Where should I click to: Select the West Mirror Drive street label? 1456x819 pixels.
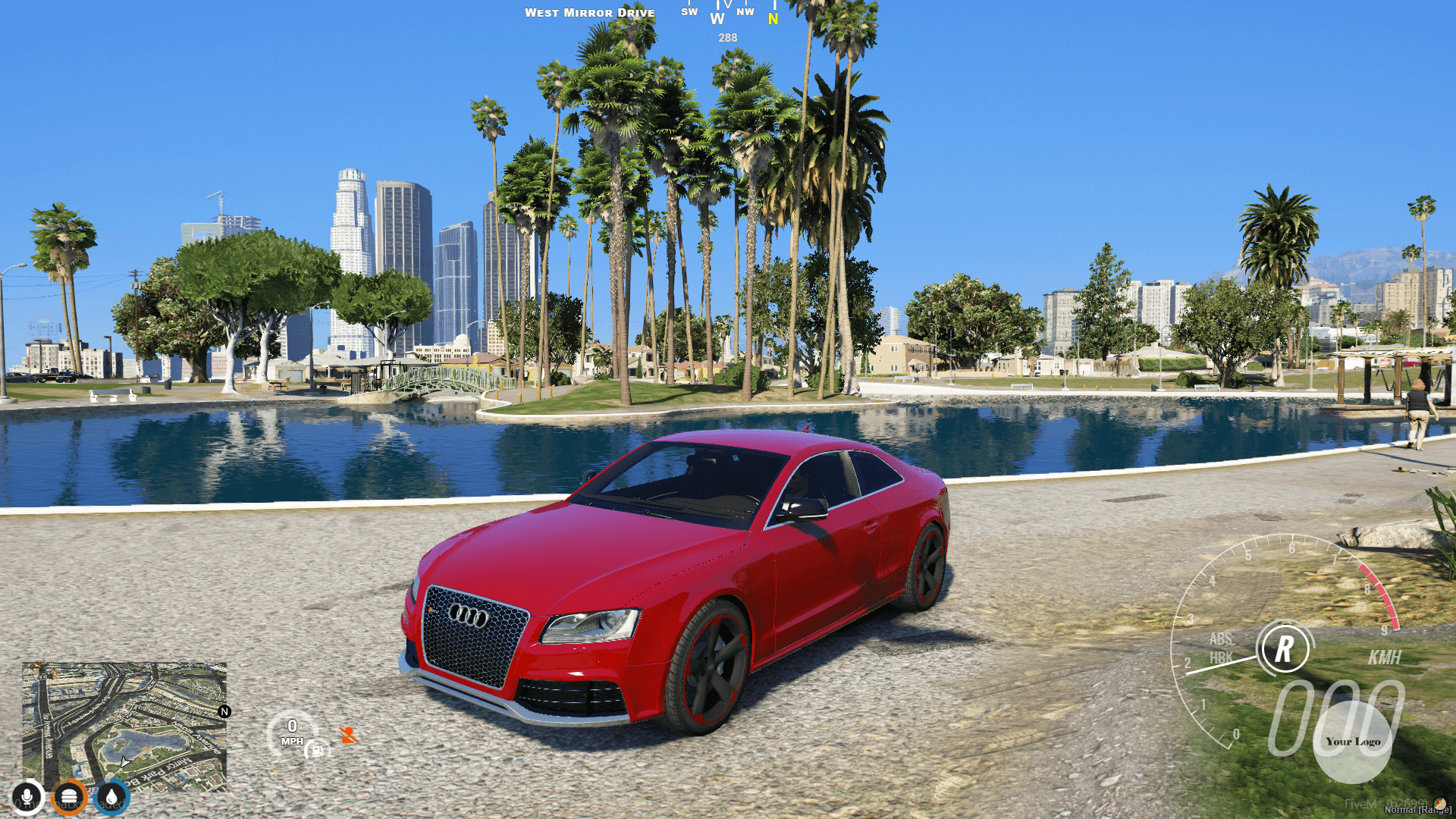[590, 12]
